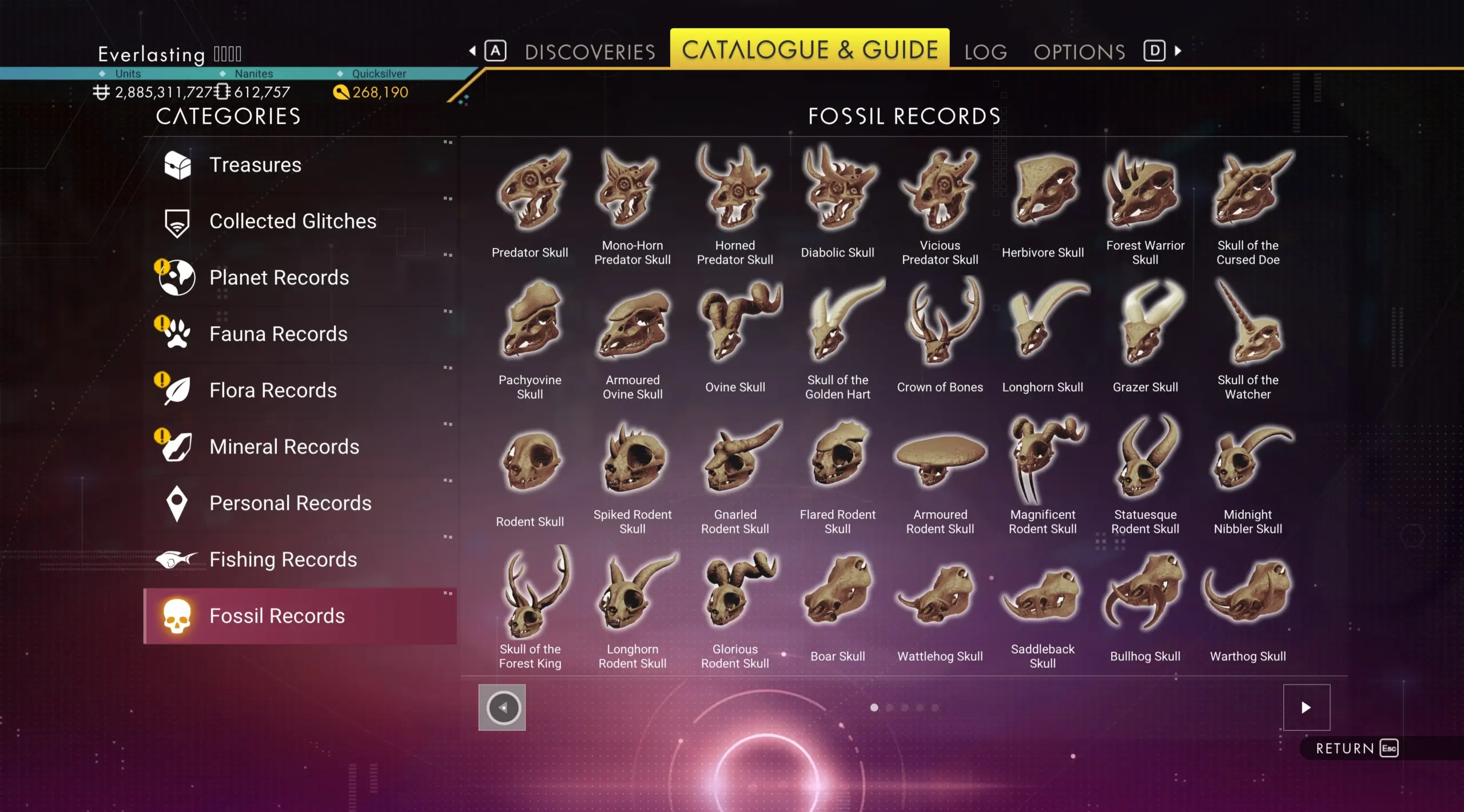View the Warthog Skull fossil
This screenshot has width=1464, height=812.
[x=1247, y=603]
